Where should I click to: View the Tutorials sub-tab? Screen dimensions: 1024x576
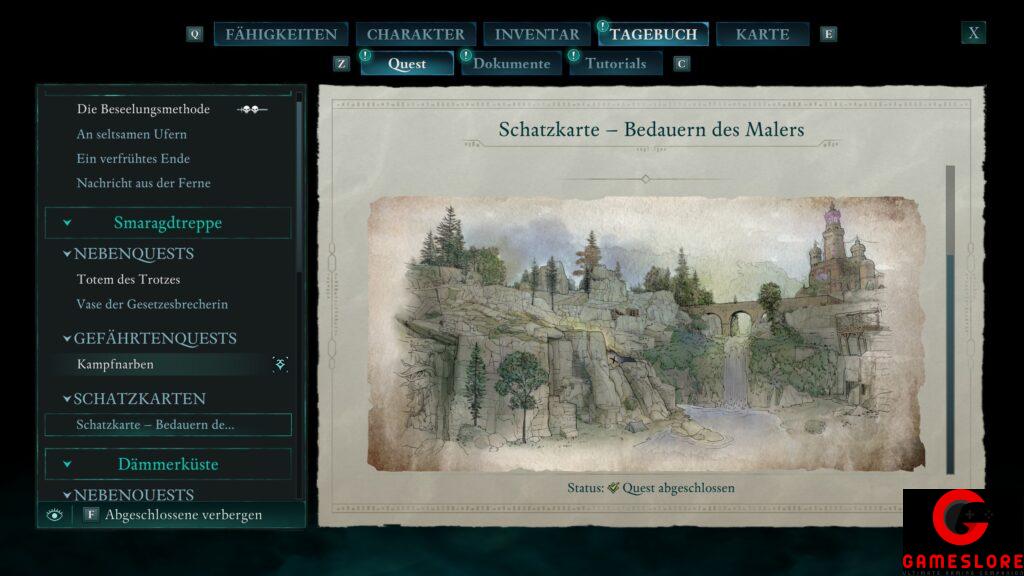615,64
